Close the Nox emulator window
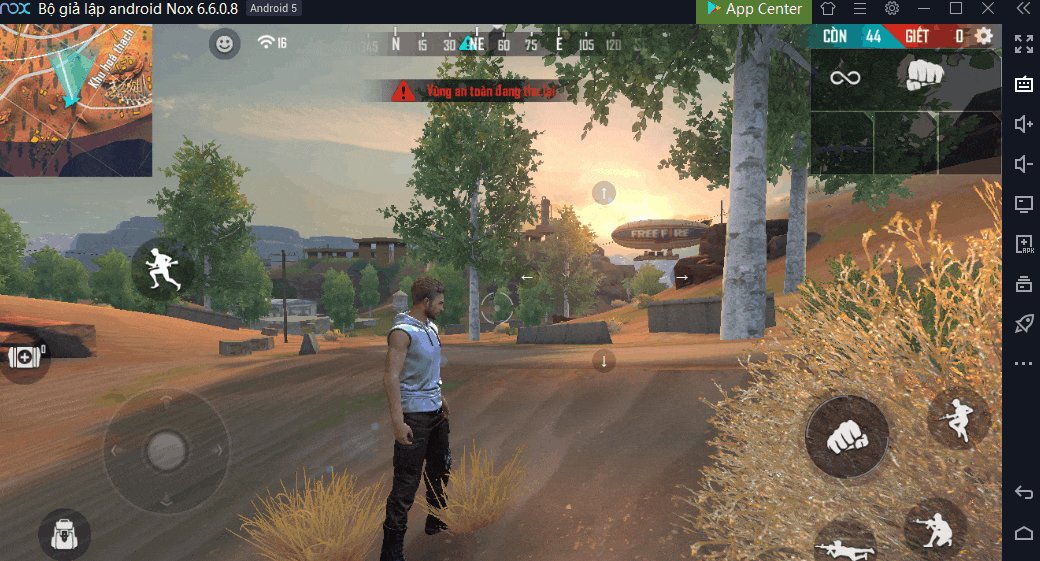 pyautogui.click(x=988, y=9)
